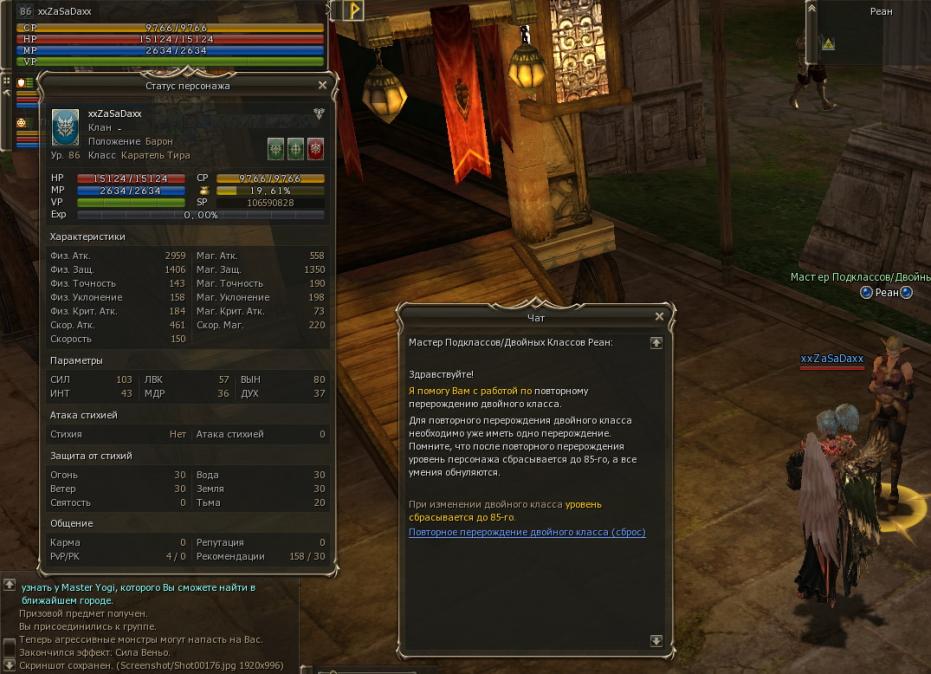Viewport: 931px width, 674px height.
Task: Close the NPC chat dialog window
Action: (x=659, y=317)
